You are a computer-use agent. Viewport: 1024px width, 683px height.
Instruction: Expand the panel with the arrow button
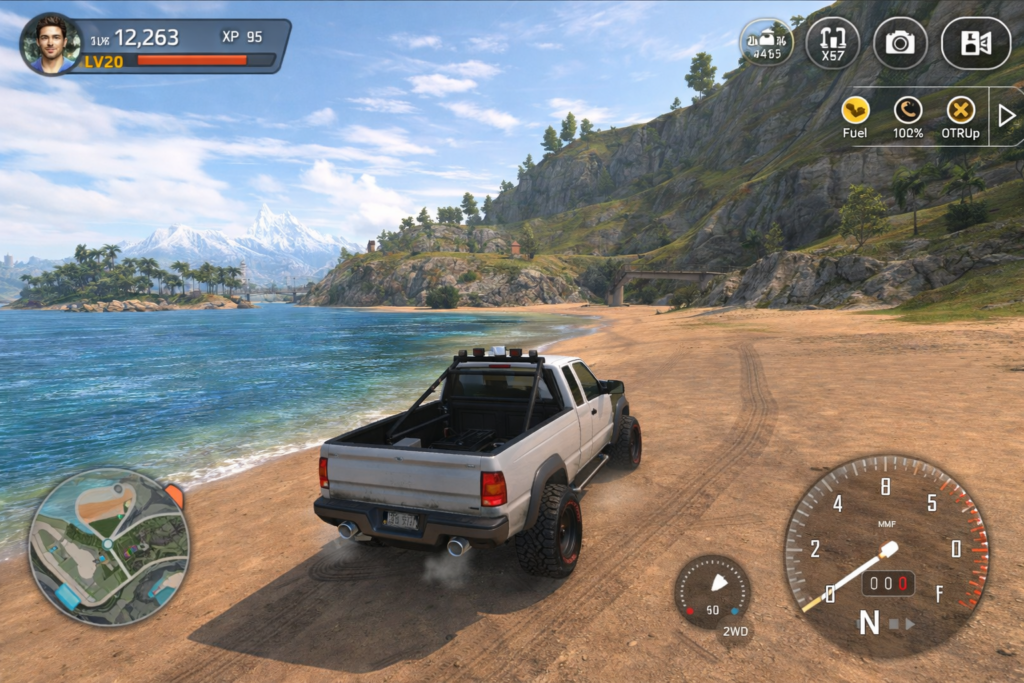1006,115
